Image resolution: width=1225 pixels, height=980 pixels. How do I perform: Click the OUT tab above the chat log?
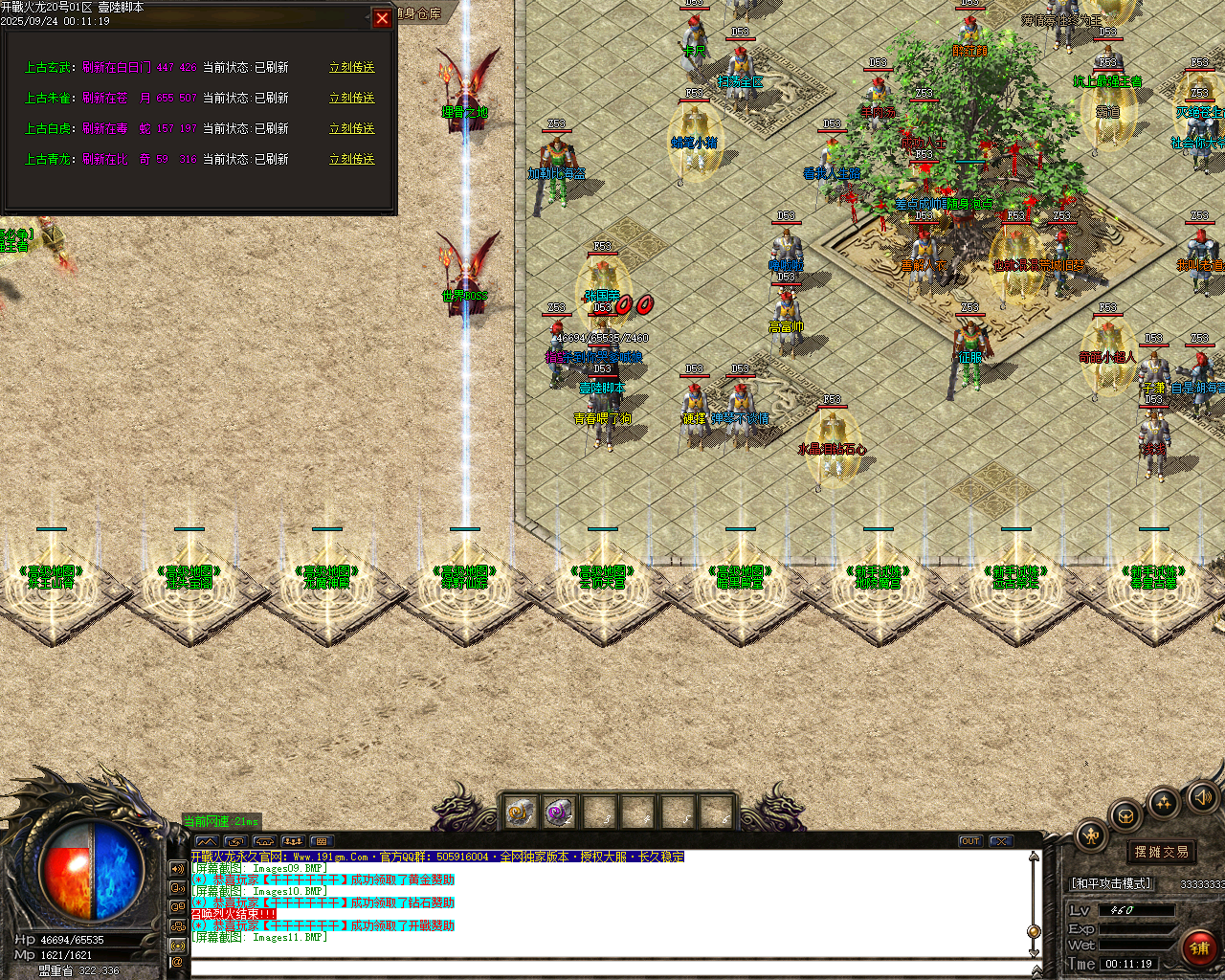coord(970,841)
